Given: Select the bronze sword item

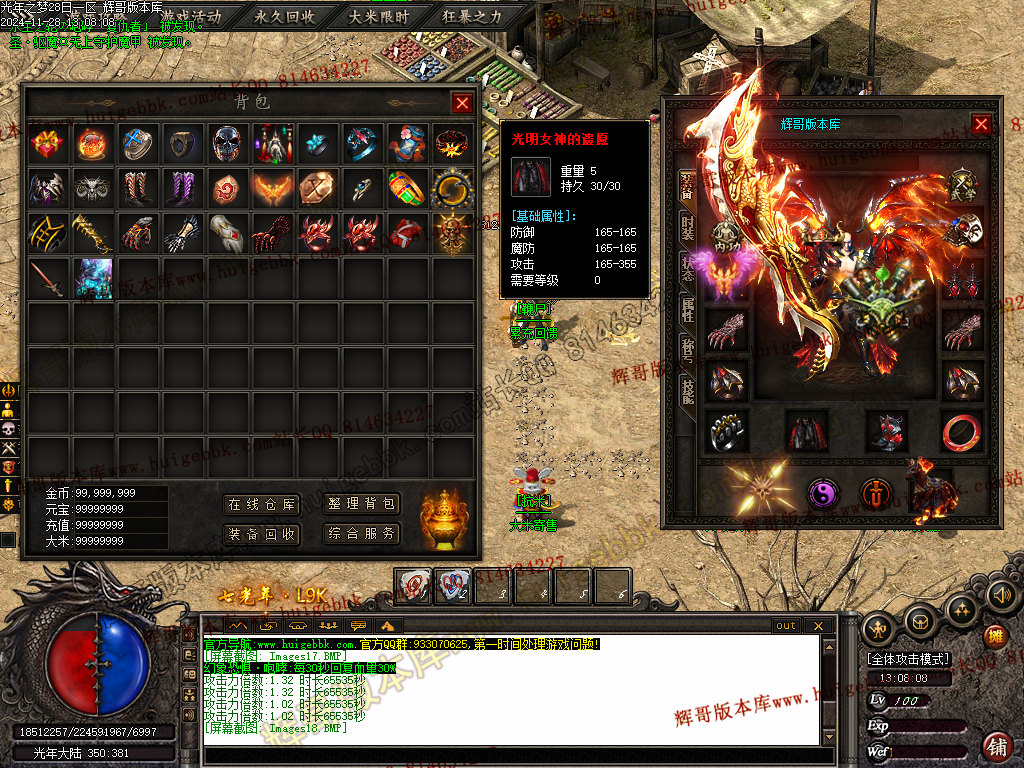Looking at the screenshot, I should [x=47, y=277].
